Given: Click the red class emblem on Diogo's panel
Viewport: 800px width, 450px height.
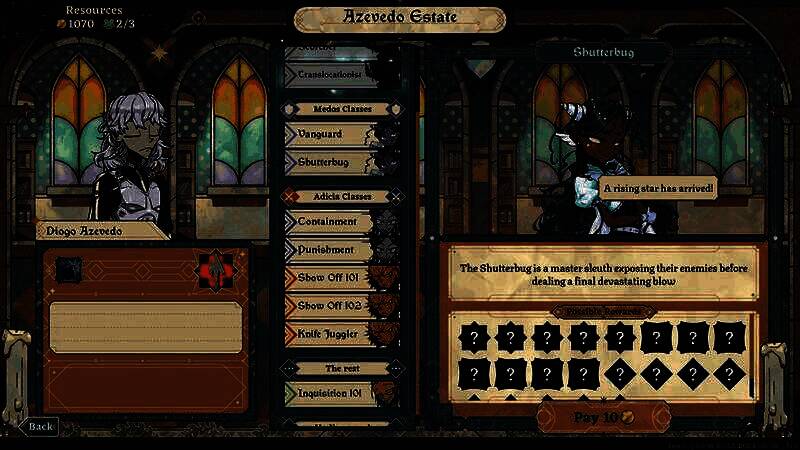Looking at the screenshot, I should point(213,268).
